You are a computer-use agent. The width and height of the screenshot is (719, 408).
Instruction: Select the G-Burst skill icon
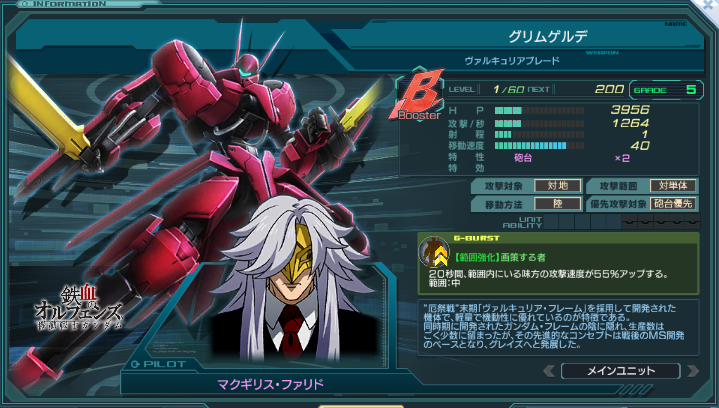(x=433, y=254)
